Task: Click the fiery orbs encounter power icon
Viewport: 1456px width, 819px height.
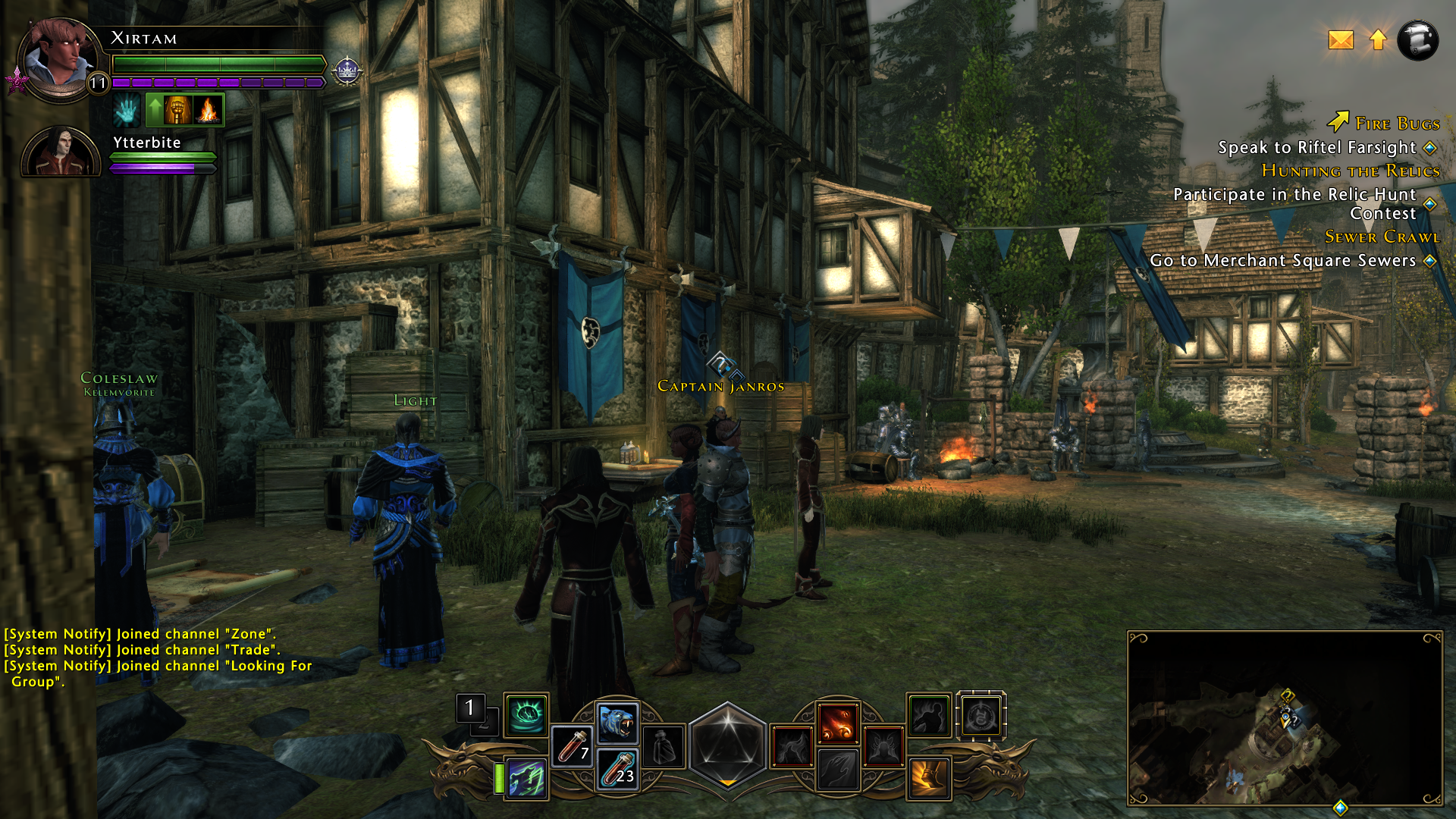Action: [839, 722]
